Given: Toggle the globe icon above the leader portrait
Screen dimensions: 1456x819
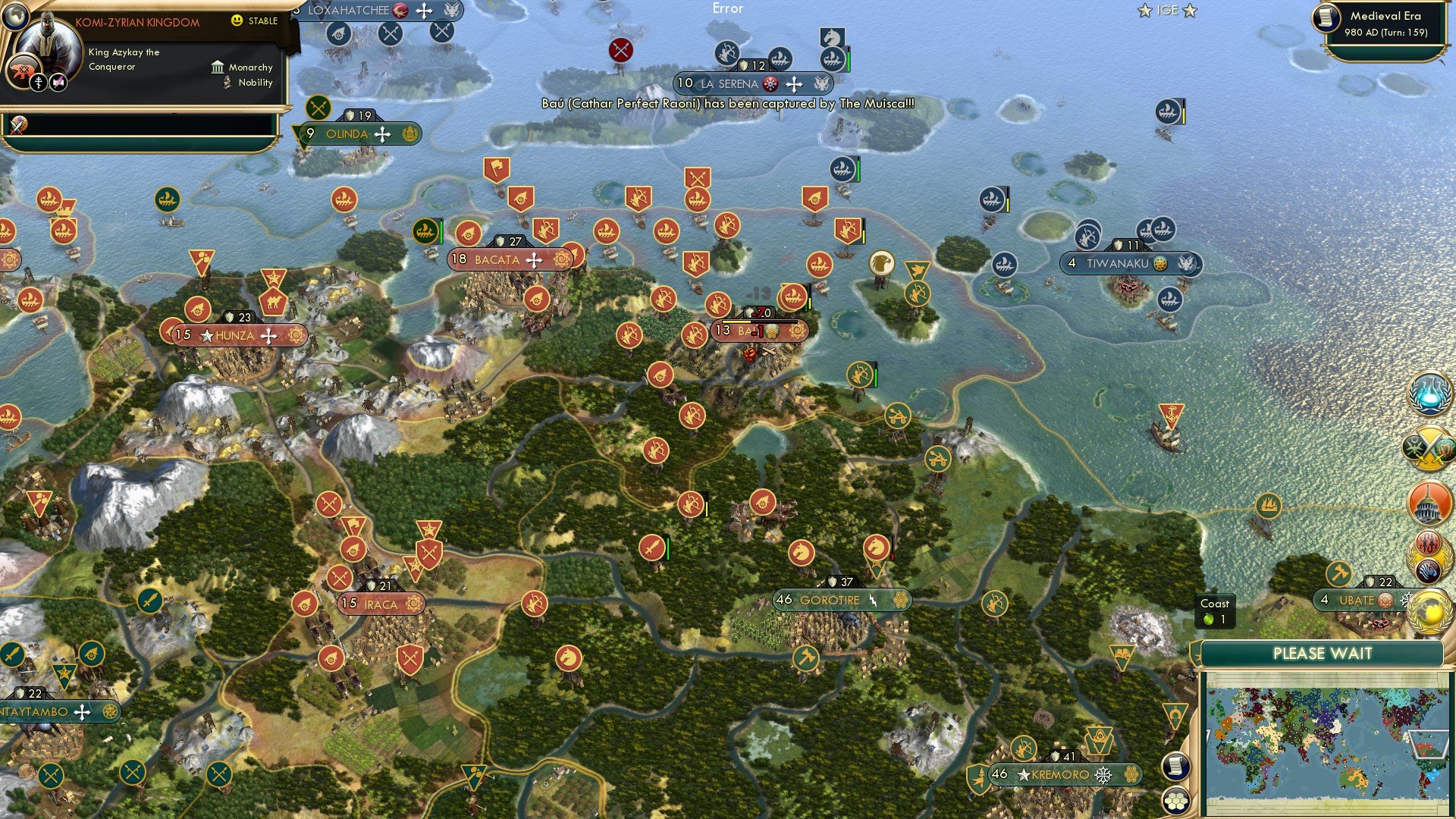Looking at the screenshot, I should pos(15,17).
